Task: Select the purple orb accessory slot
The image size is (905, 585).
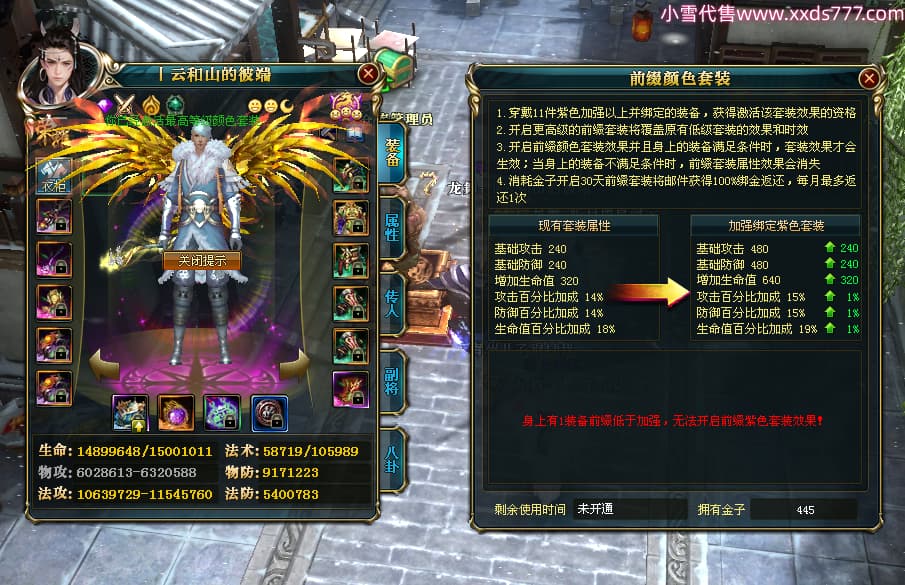Action: pyautogui.click(x=175, y=412)
